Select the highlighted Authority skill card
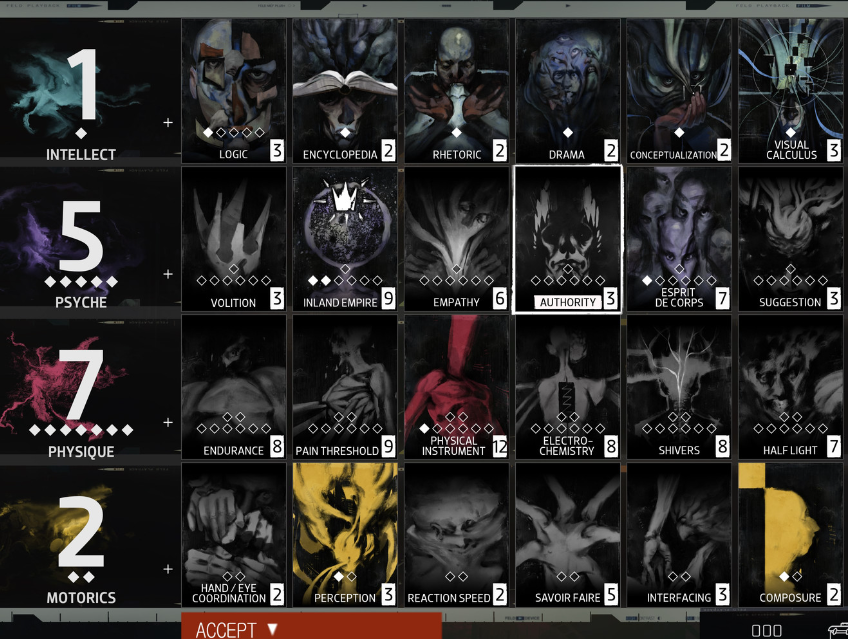Viewport: 848px width, 639px height. coord(567,238)
